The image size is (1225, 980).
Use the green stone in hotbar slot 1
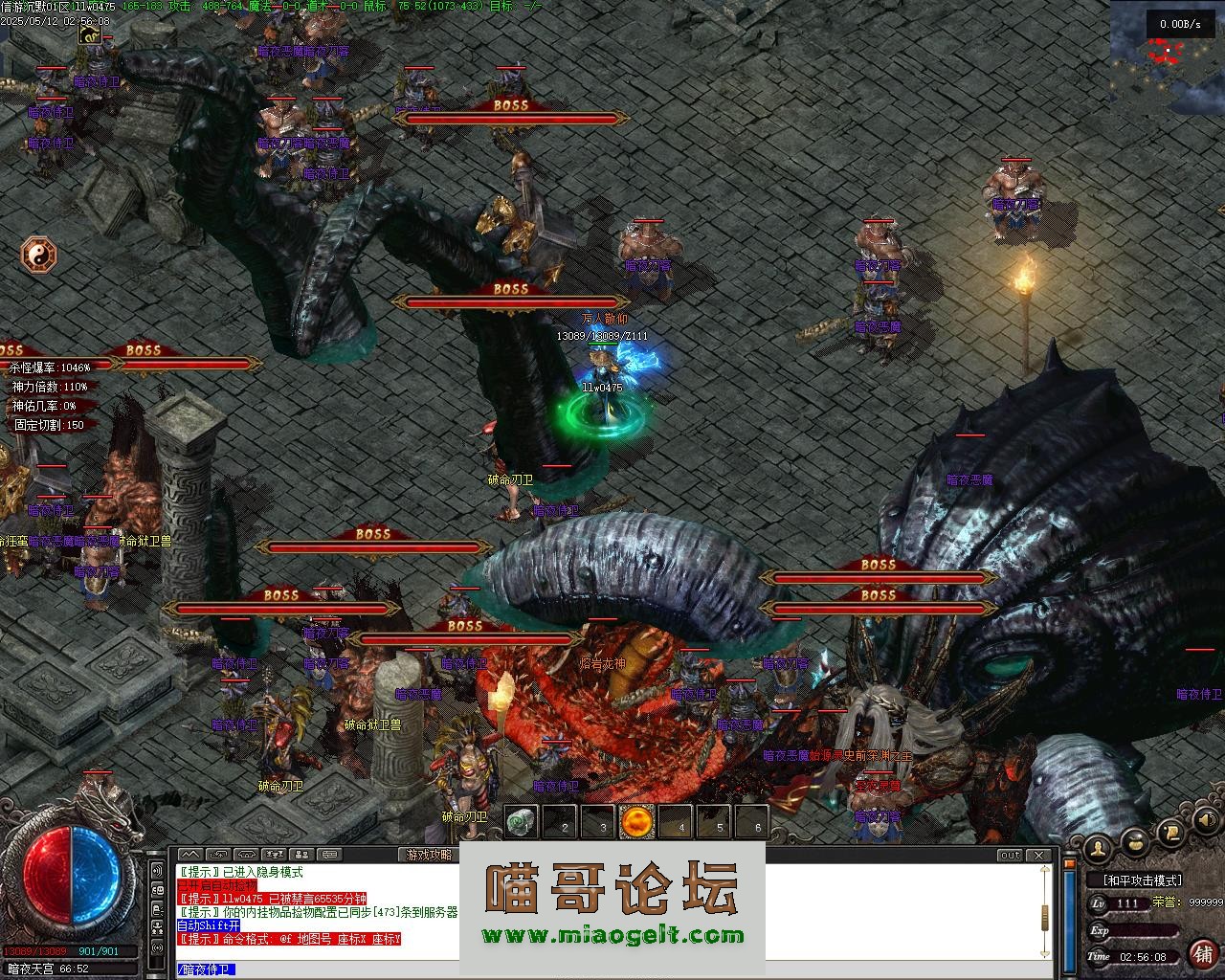(519, 821)
